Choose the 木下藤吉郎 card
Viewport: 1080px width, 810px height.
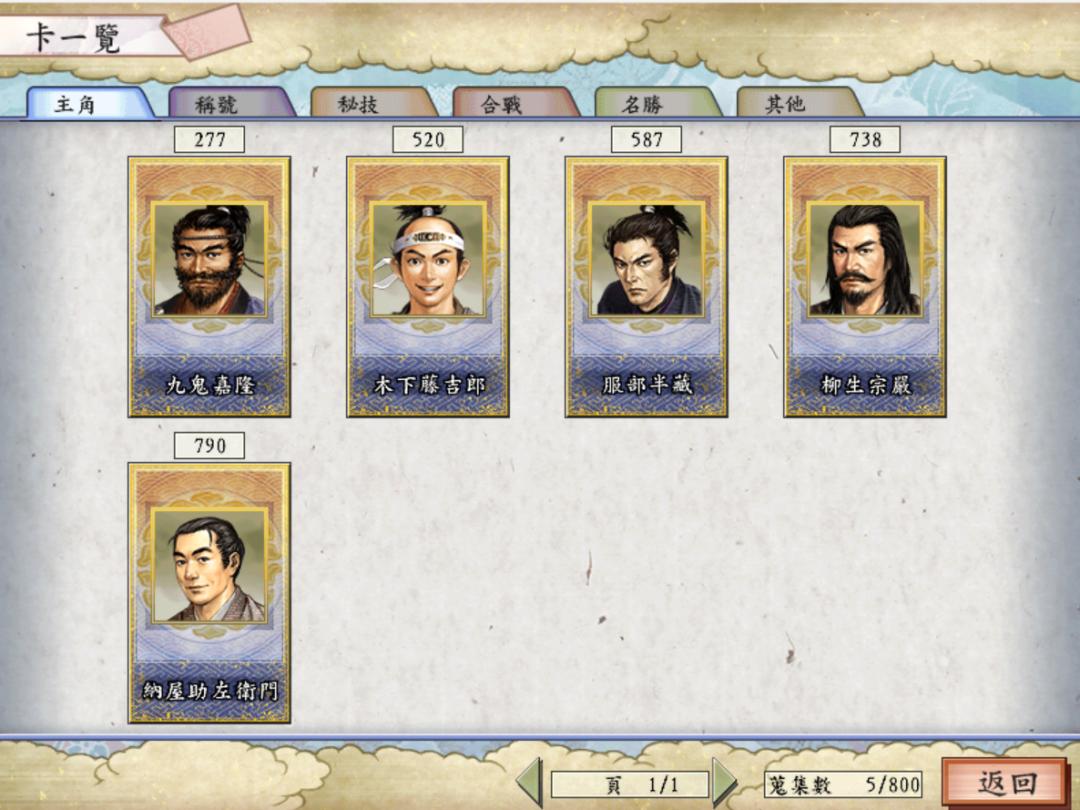(428, 286)
